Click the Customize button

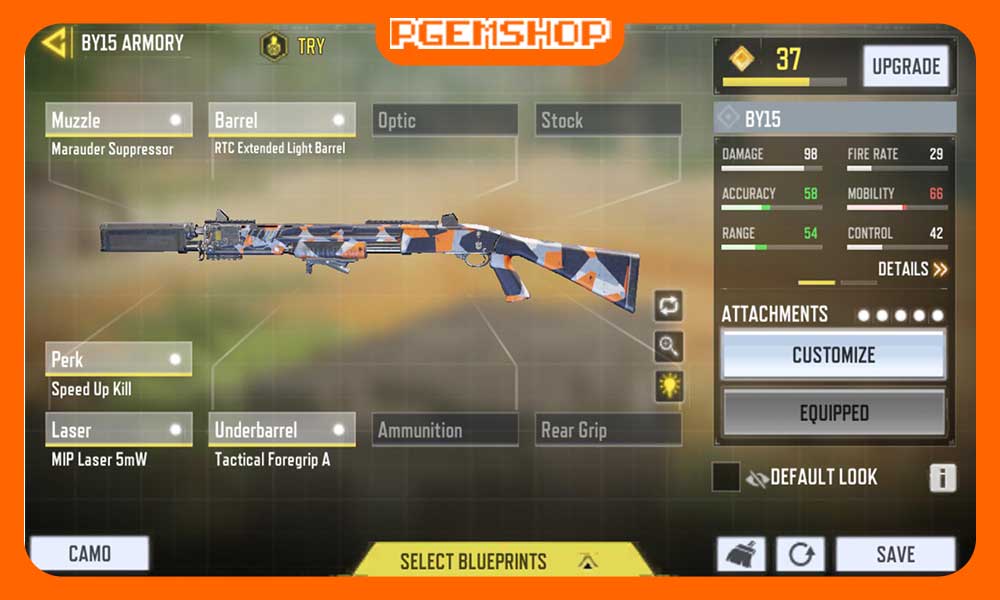[x=833, y=355]
